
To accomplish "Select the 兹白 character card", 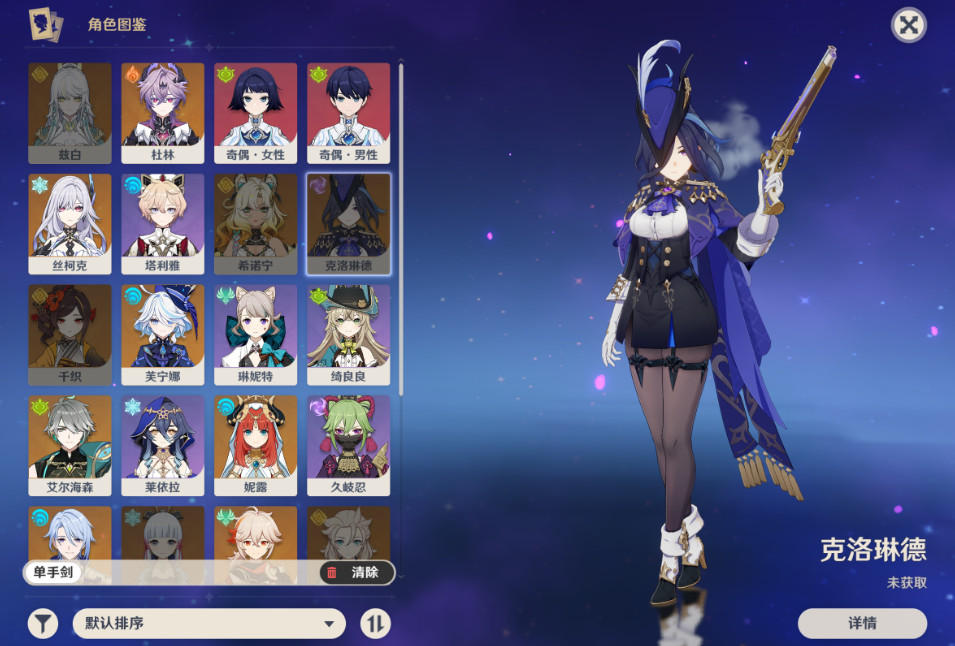I will coord(70,113).
